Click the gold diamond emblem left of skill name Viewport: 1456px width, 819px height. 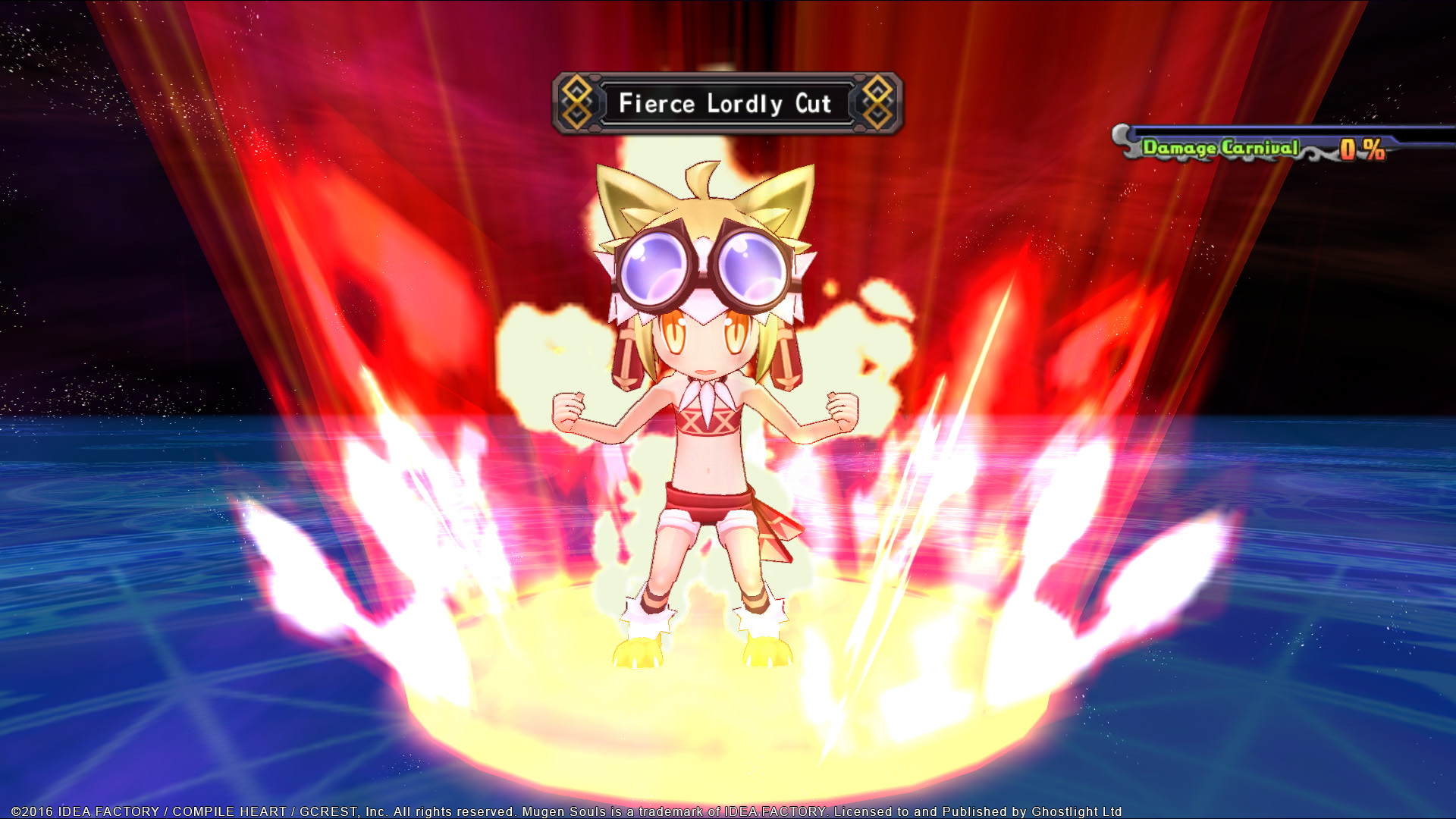click(578, 101)
